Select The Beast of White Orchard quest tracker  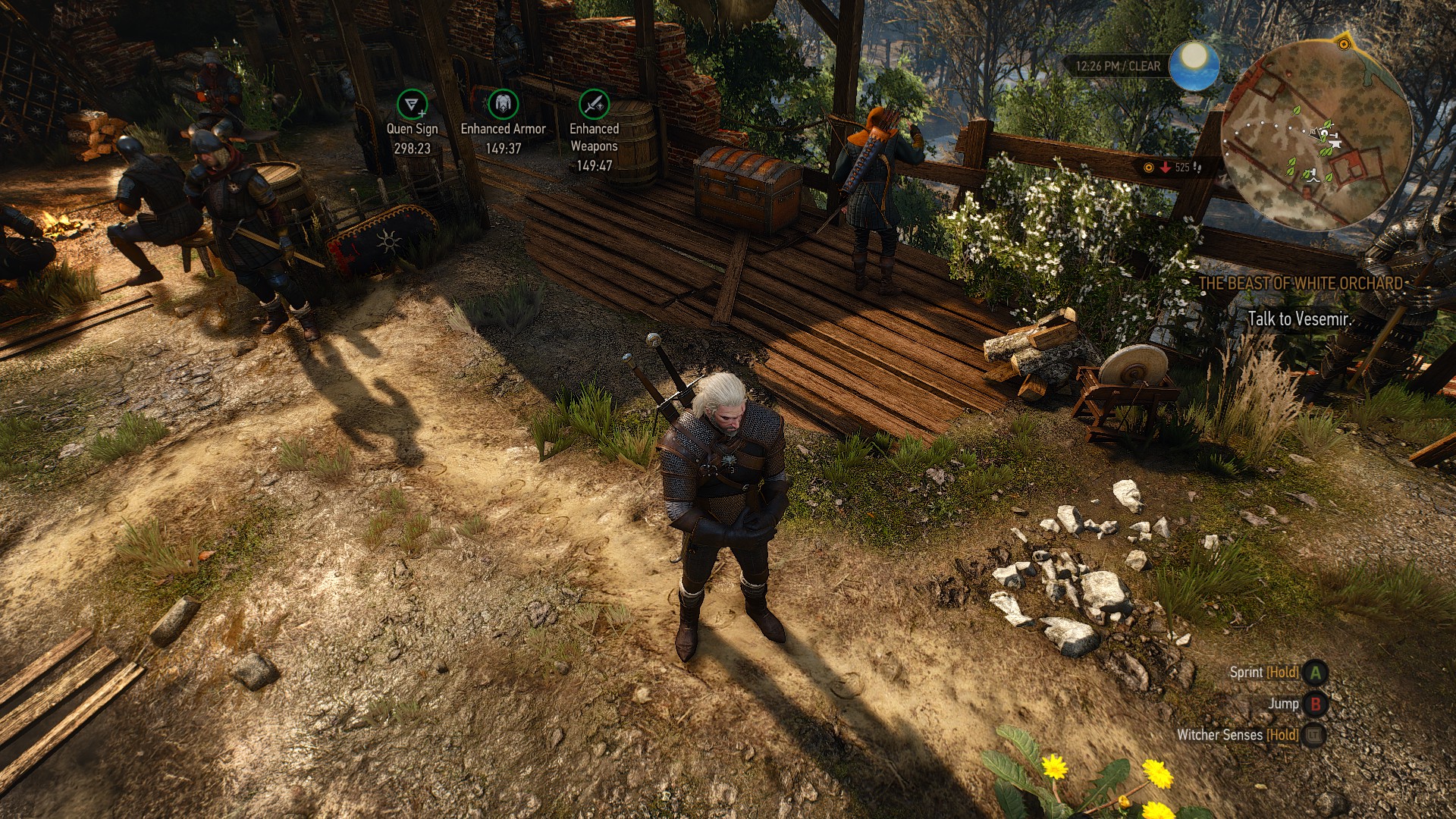coord(1301,284)
